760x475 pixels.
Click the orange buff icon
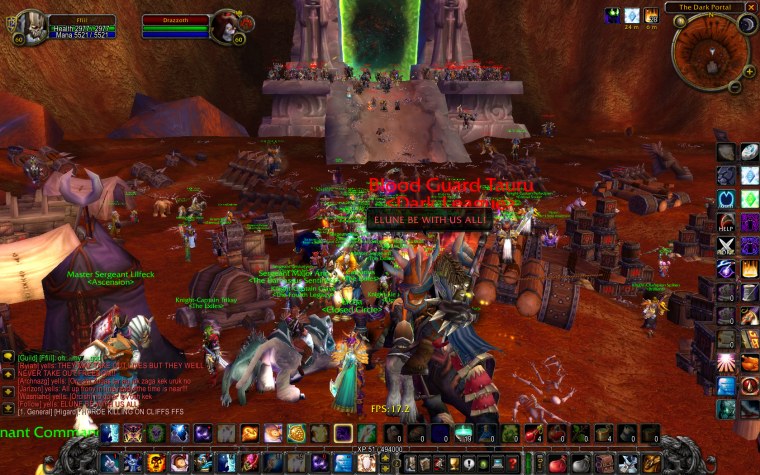pyautogui.click(x=651, y=15)
